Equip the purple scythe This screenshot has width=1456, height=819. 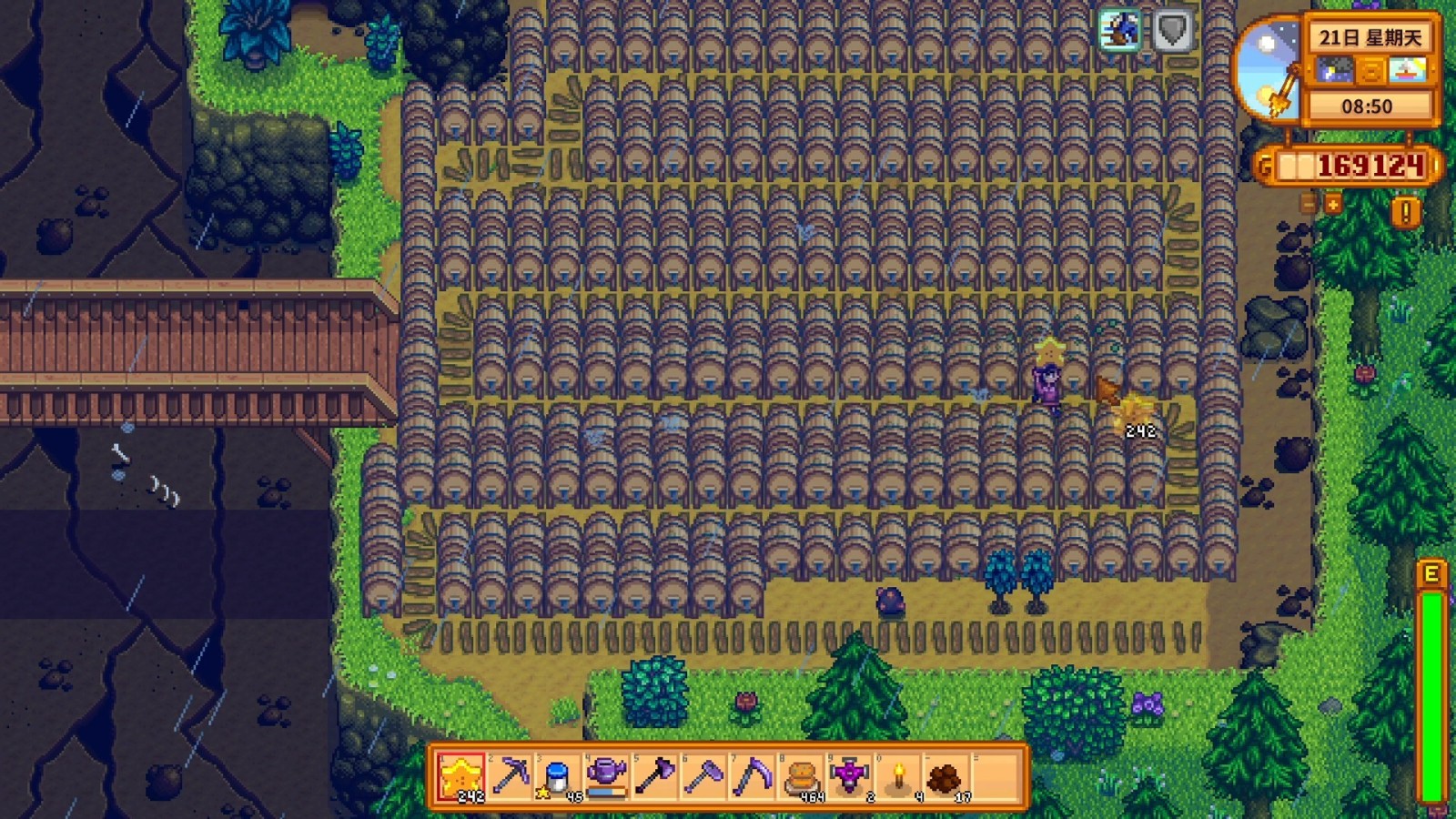point(753,777)
